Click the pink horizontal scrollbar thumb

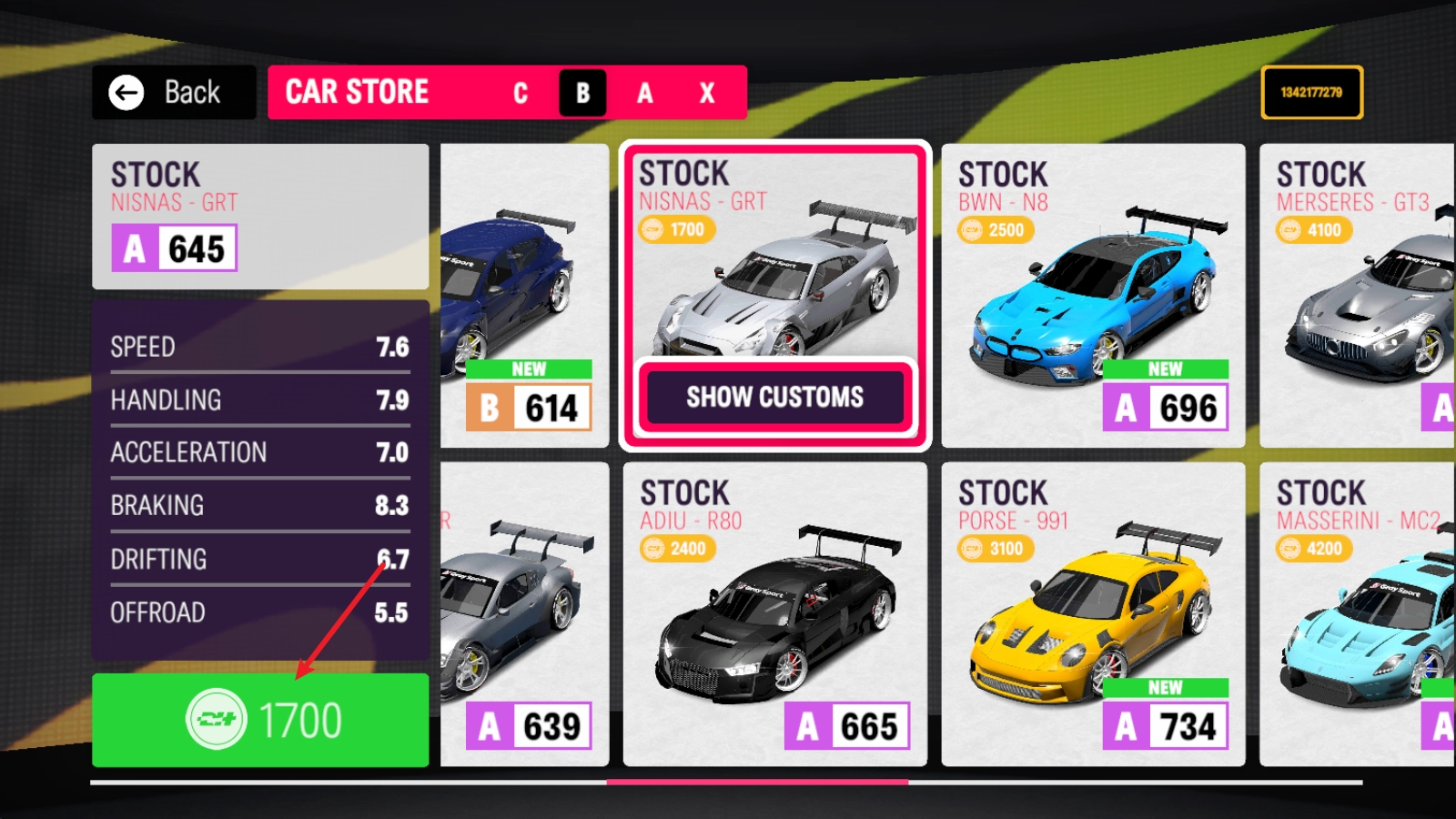click(x=757, y=782)
